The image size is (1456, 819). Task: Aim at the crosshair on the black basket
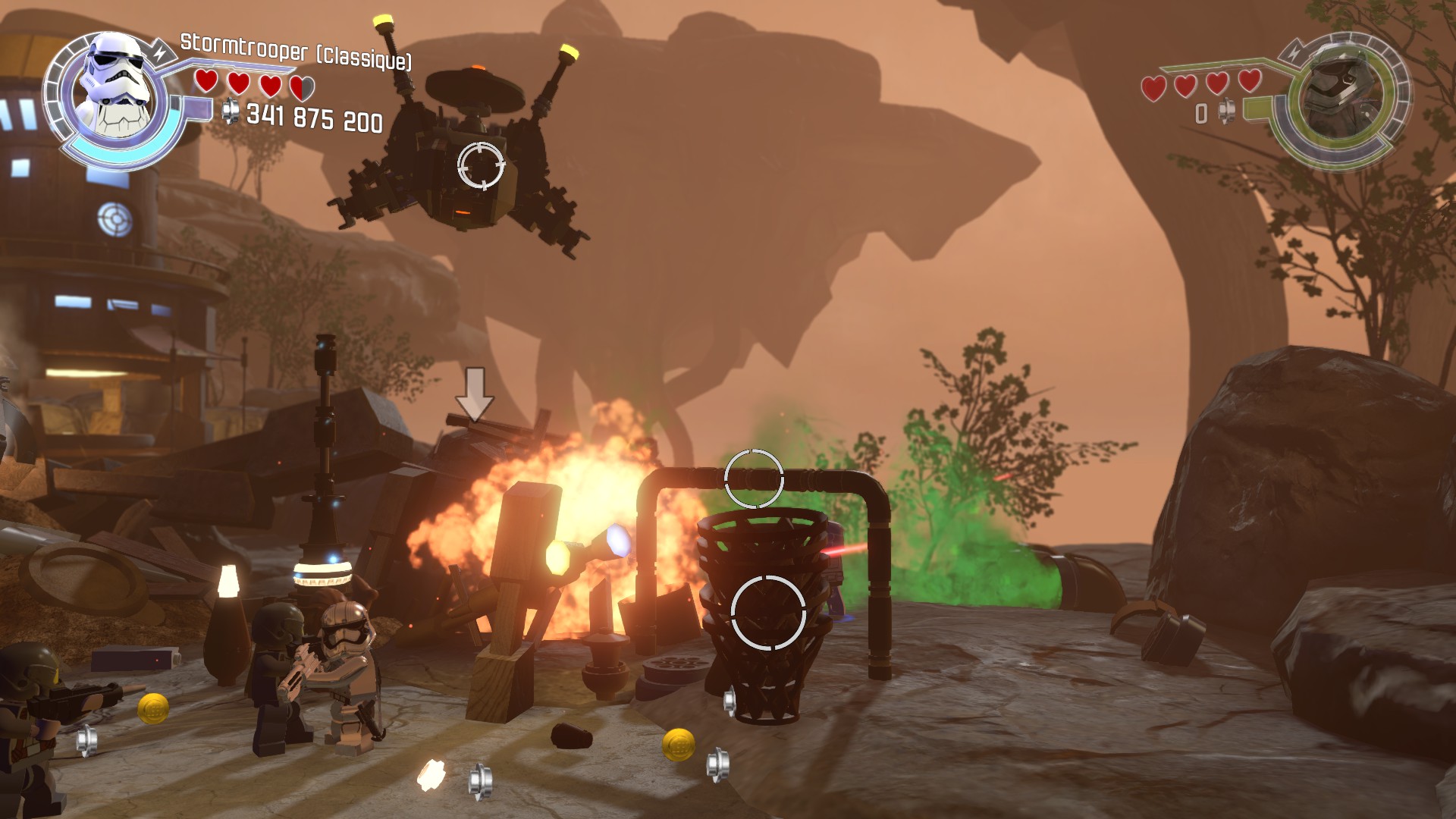click(768, 613)
